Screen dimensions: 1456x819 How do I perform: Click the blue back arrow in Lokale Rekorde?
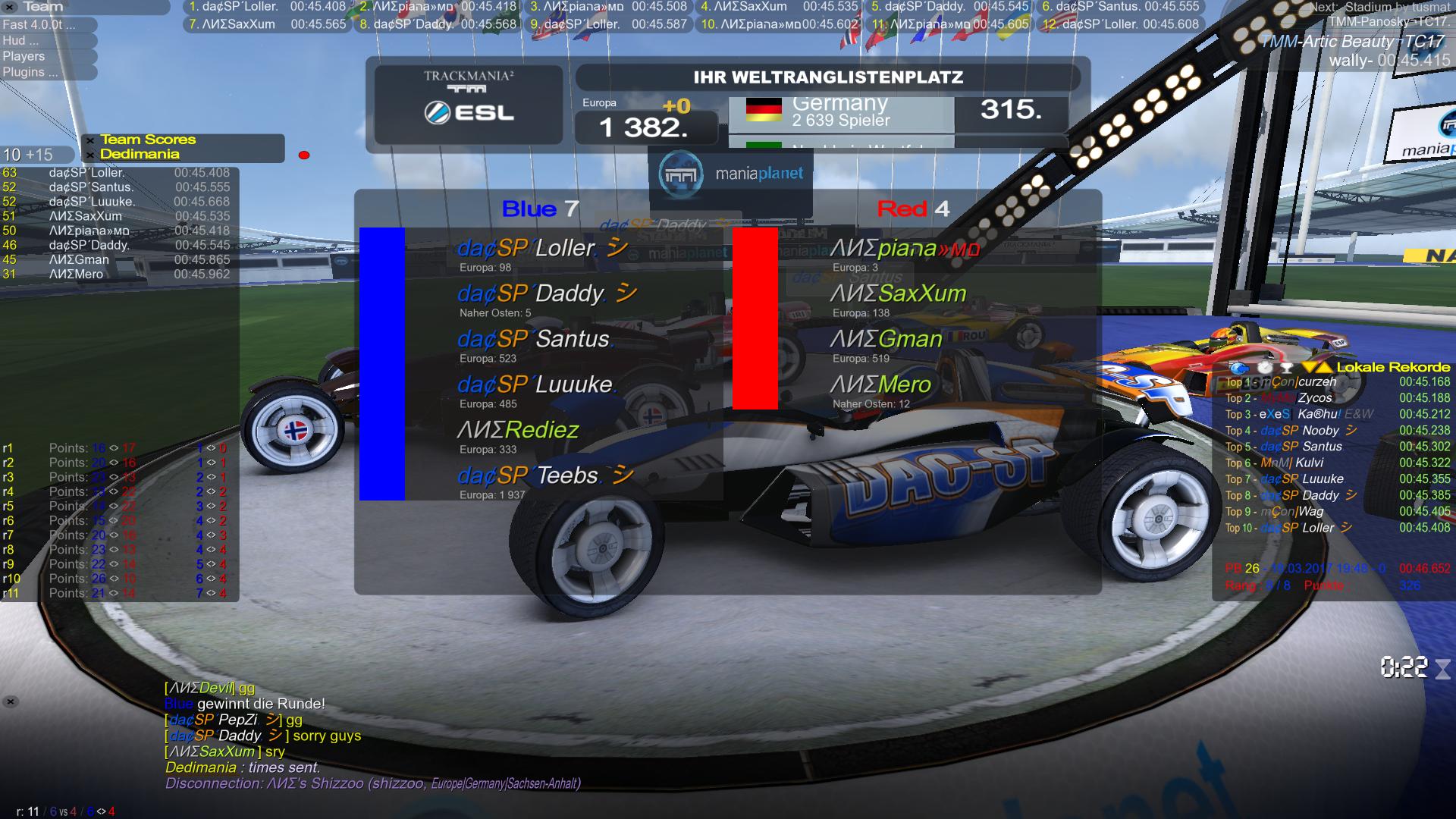tap(1238, 368)
